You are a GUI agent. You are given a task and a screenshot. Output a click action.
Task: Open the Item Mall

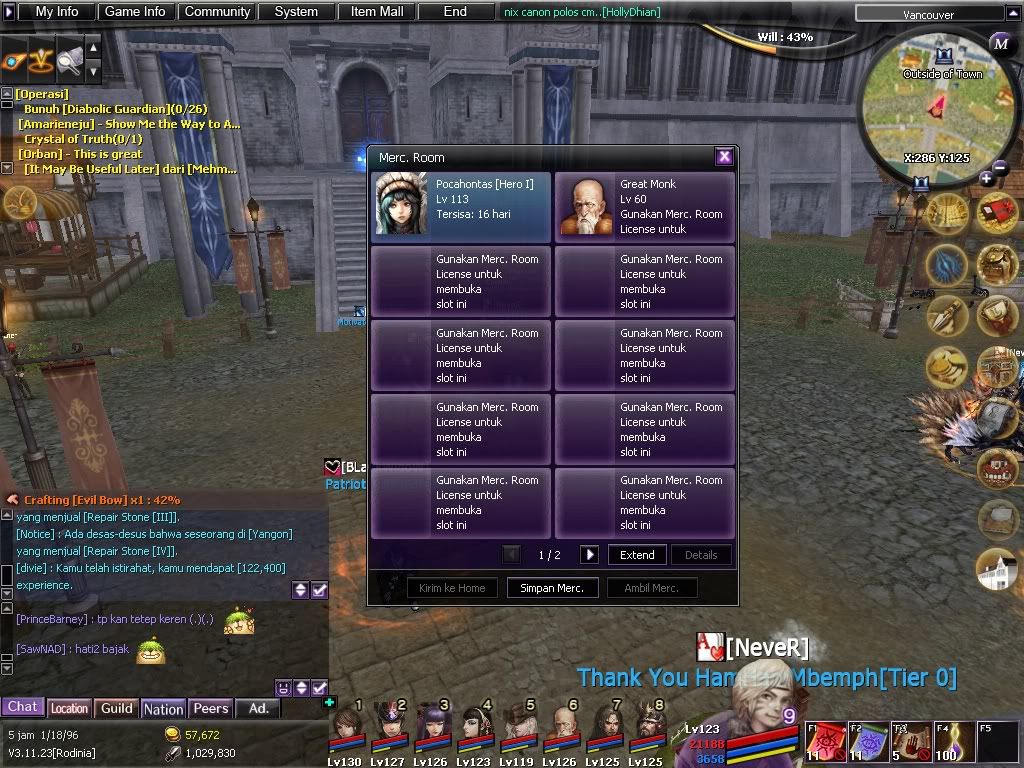tap(376, 12)
